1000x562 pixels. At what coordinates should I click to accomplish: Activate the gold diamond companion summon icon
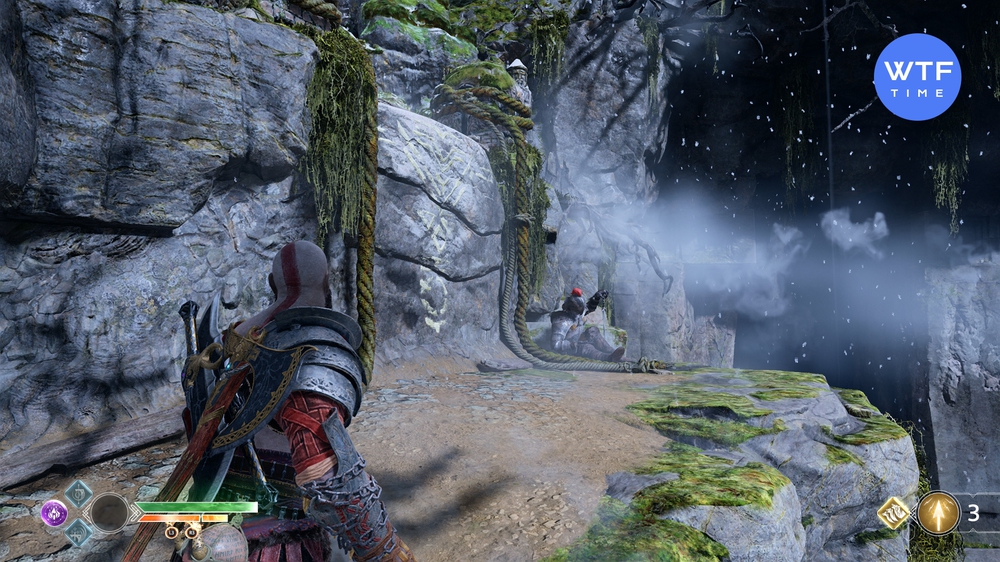(892, 514)
